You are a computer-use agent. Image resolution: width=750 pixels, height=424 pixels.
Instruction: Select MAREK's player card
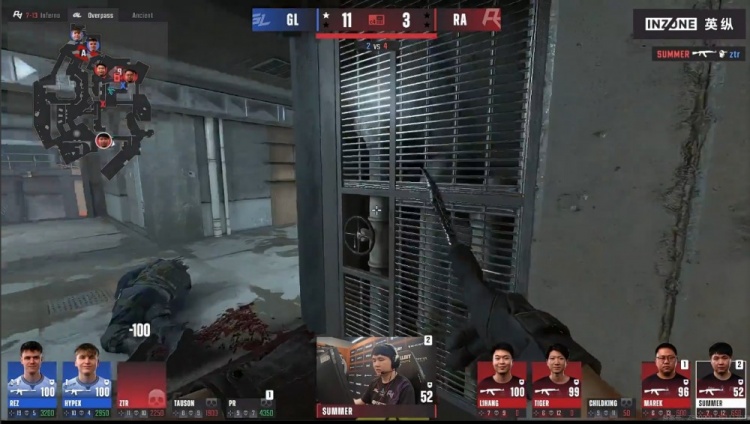click(x=666, y=389)
